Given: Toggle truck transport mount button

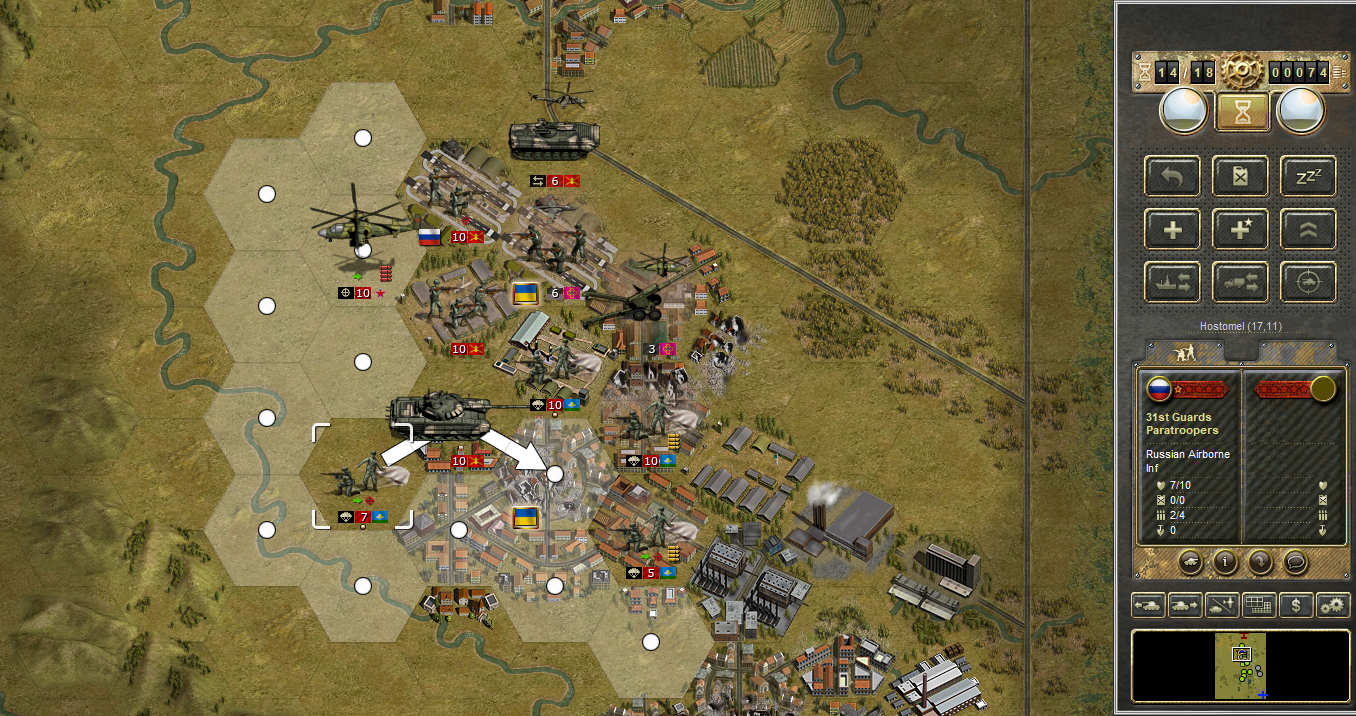Looking at the screenshot, I should [x=1241, y=282].
